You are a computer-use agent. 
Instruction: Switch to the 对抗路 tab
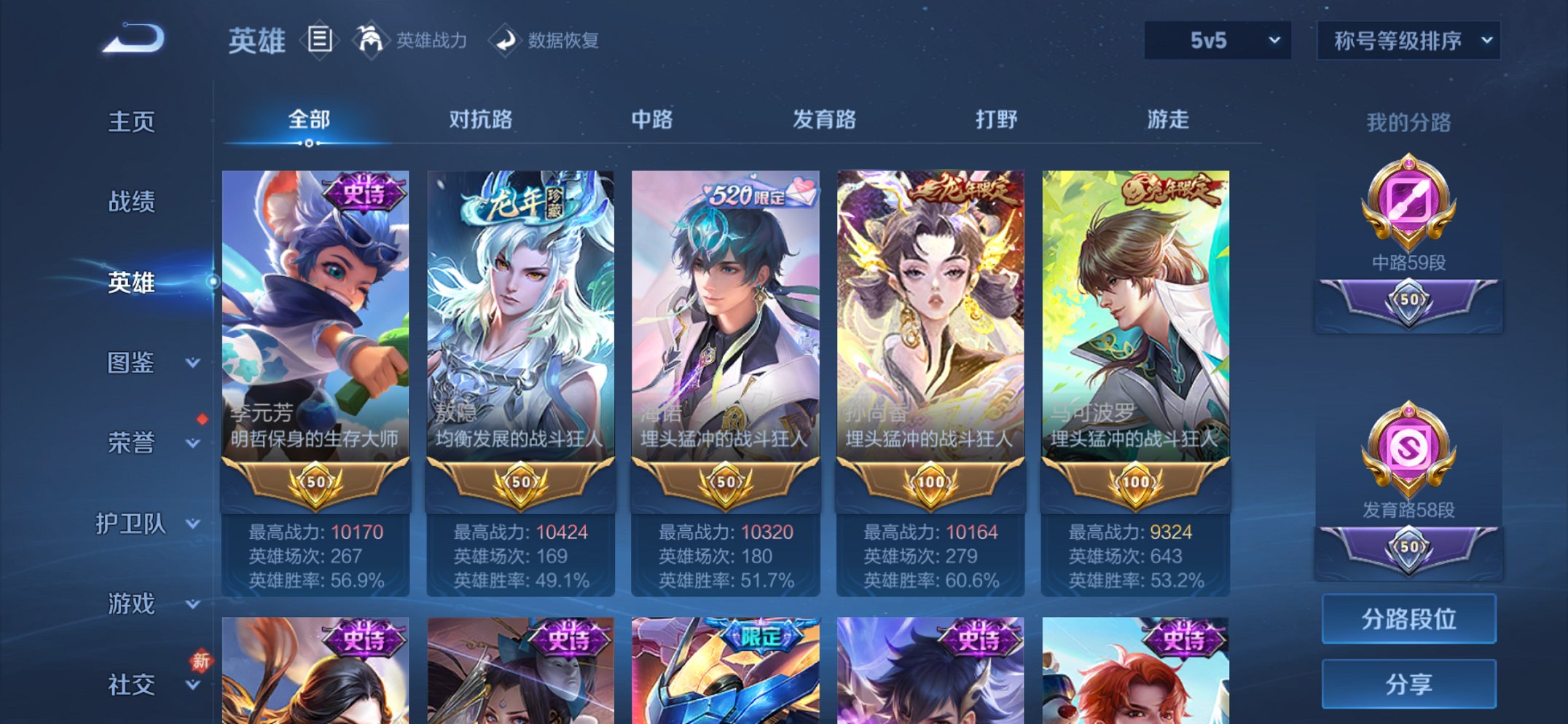[482, 121]
